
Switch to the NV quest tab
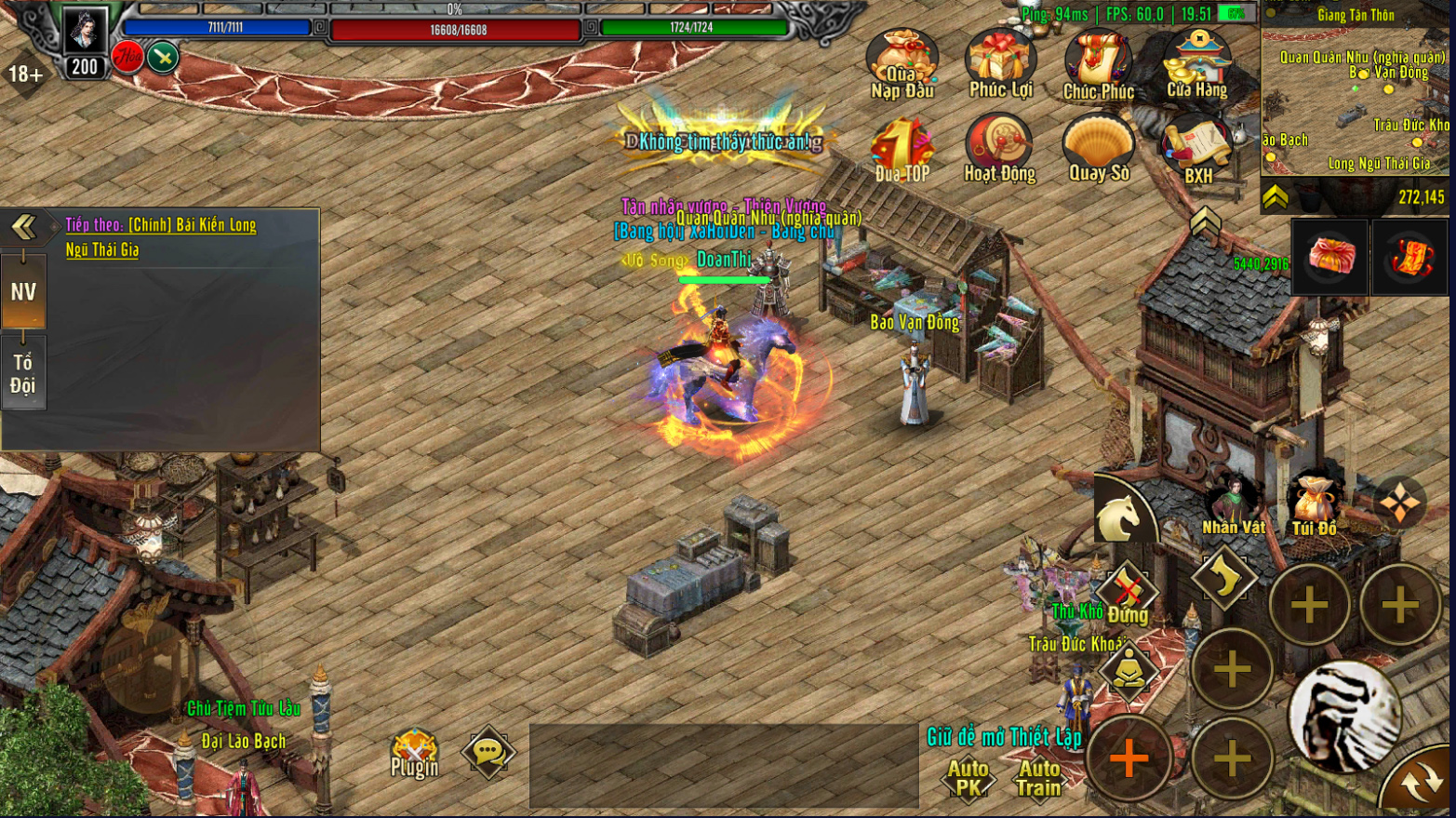[x=23, y=292]
